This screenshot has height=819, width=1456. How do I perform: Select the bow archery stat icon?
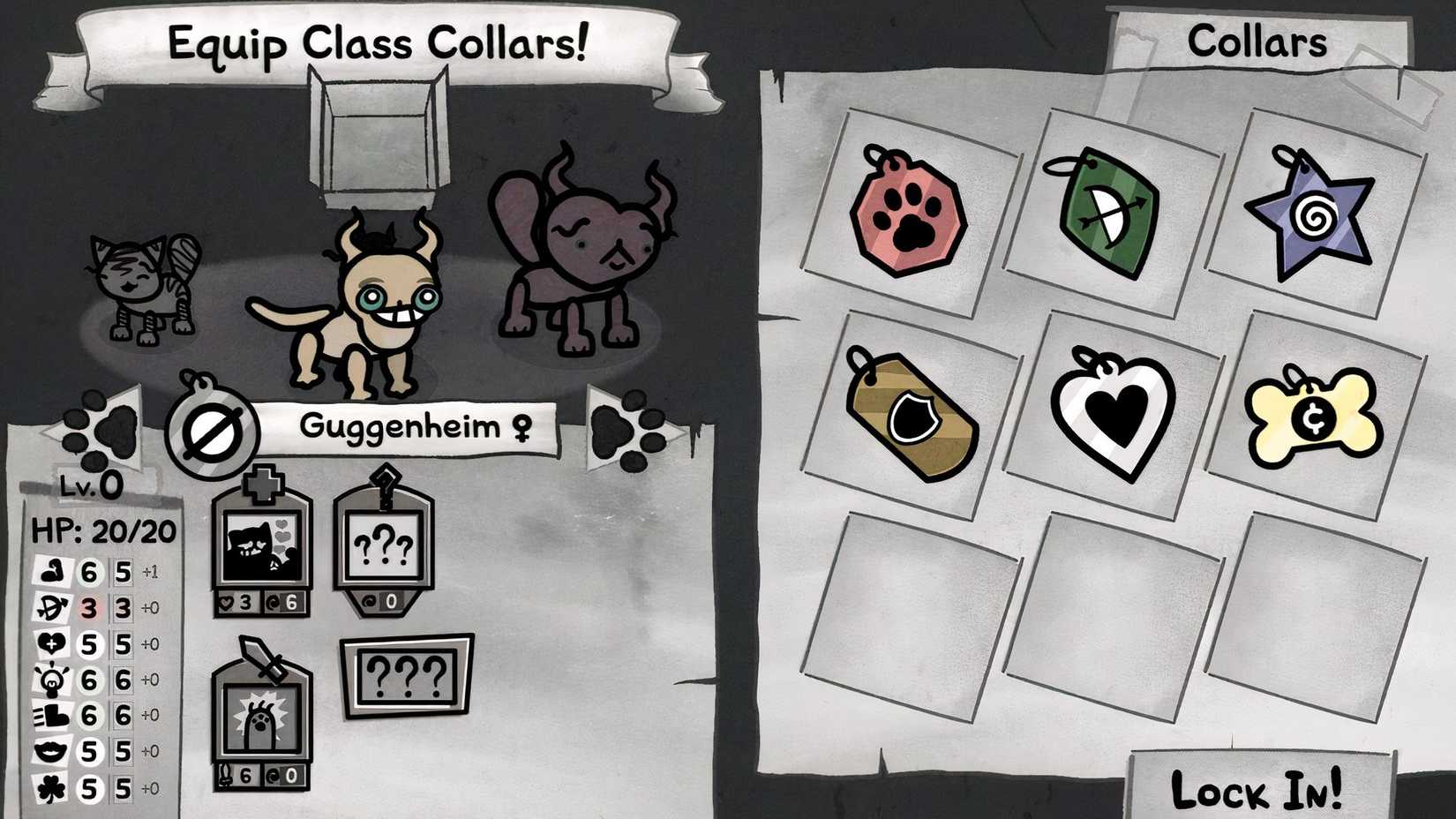click(x=50, y=606)
